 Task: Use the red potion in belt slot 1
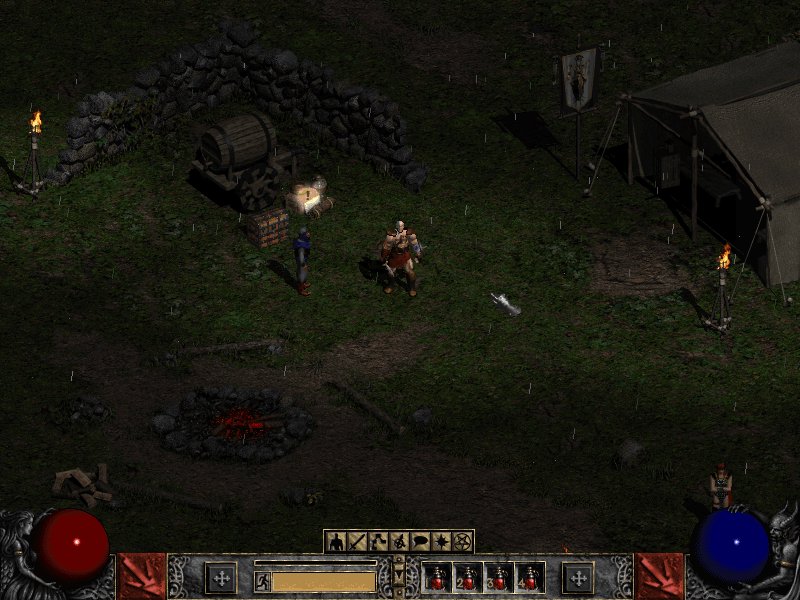pos(437,578)
